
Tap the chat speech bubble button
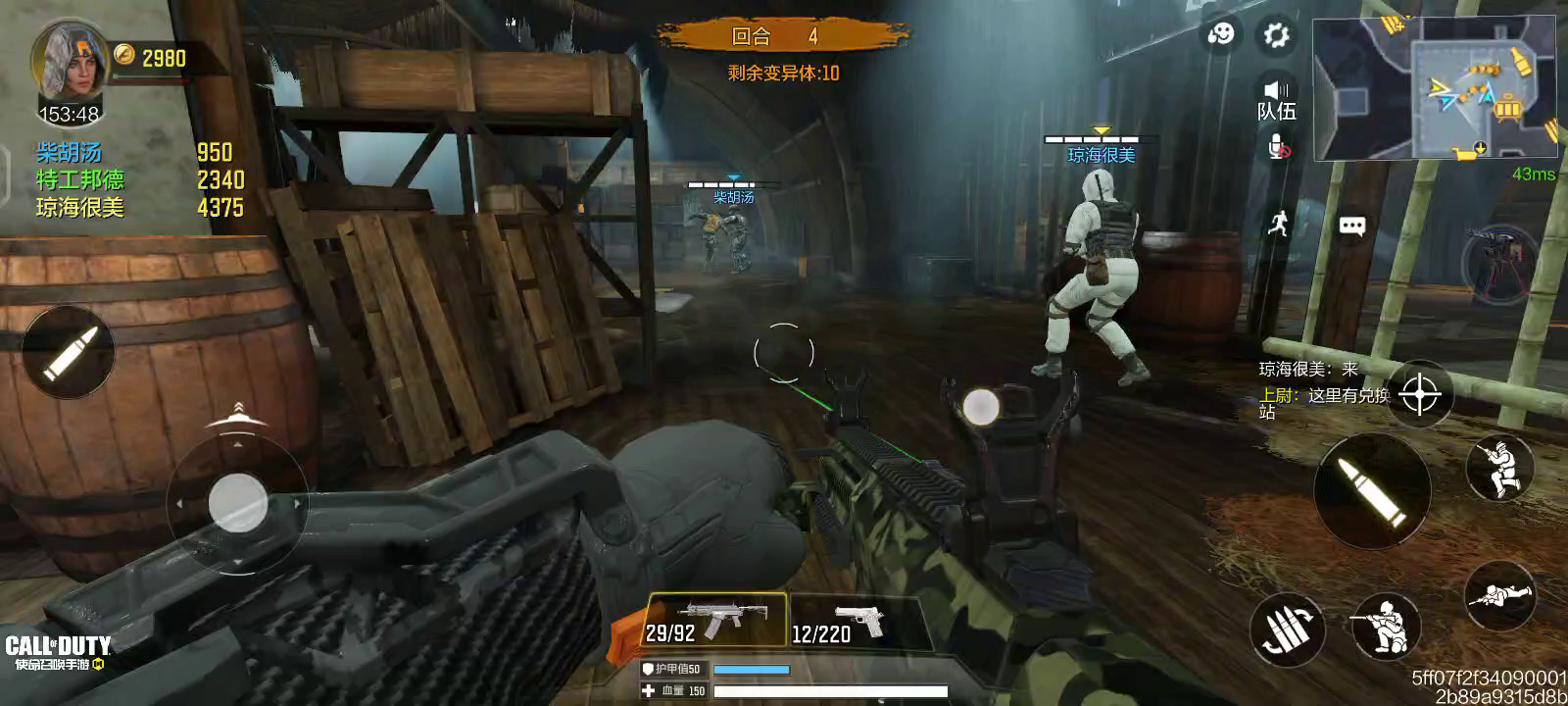click(x=1351, y=227)
